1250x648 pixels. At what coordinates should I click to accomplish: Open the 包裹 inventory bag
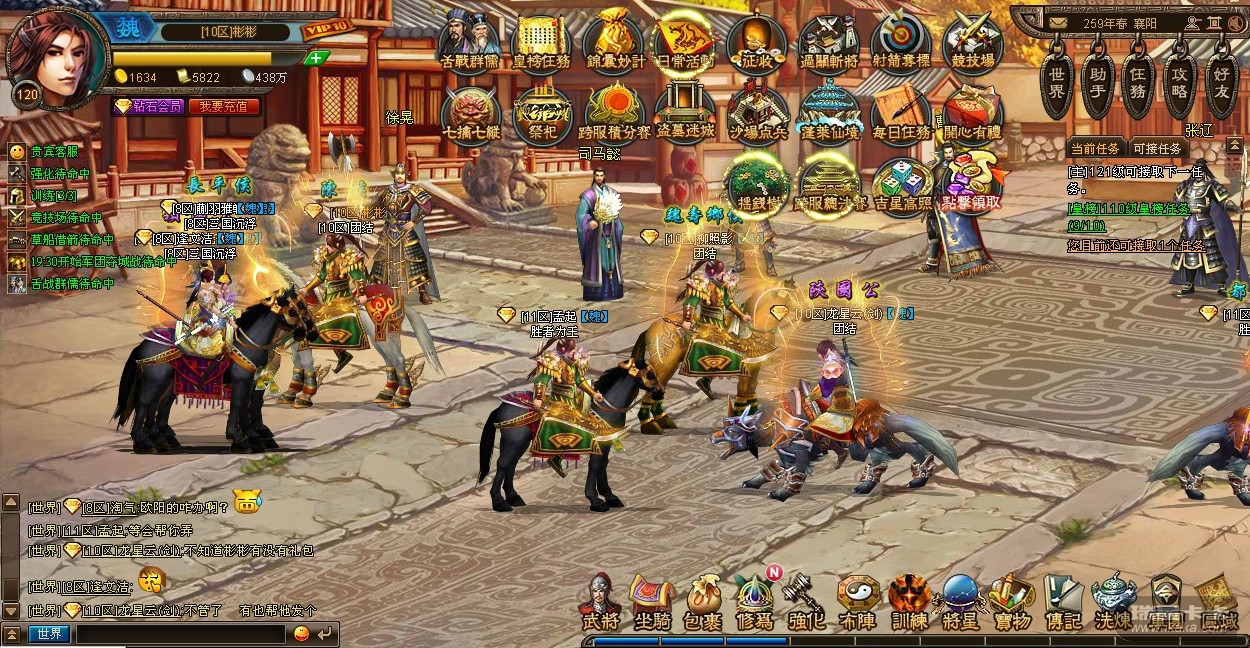point(703,602)
